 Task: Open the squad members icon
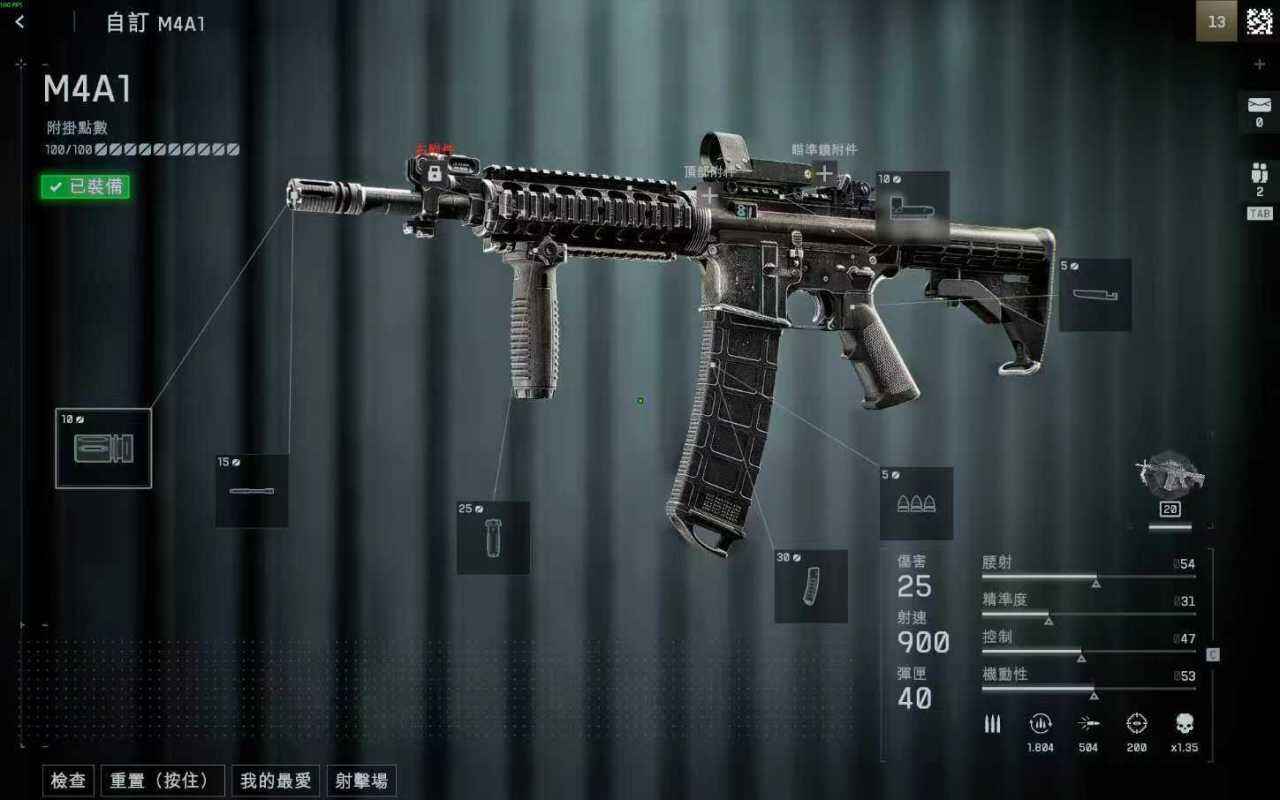click(1259, 173)
